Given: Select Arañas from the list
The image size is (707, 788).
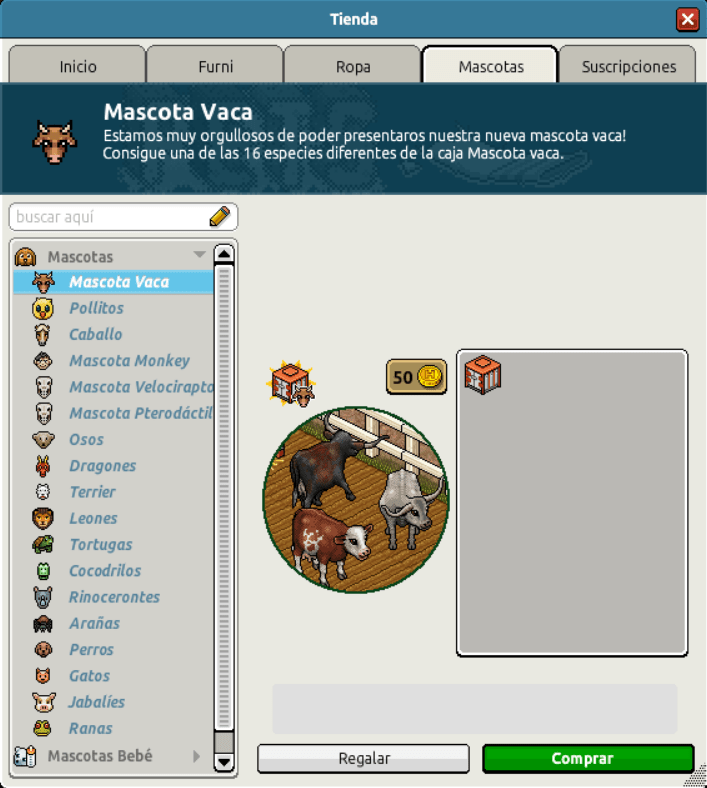Looking at the screenshot, I should [95, 623].
